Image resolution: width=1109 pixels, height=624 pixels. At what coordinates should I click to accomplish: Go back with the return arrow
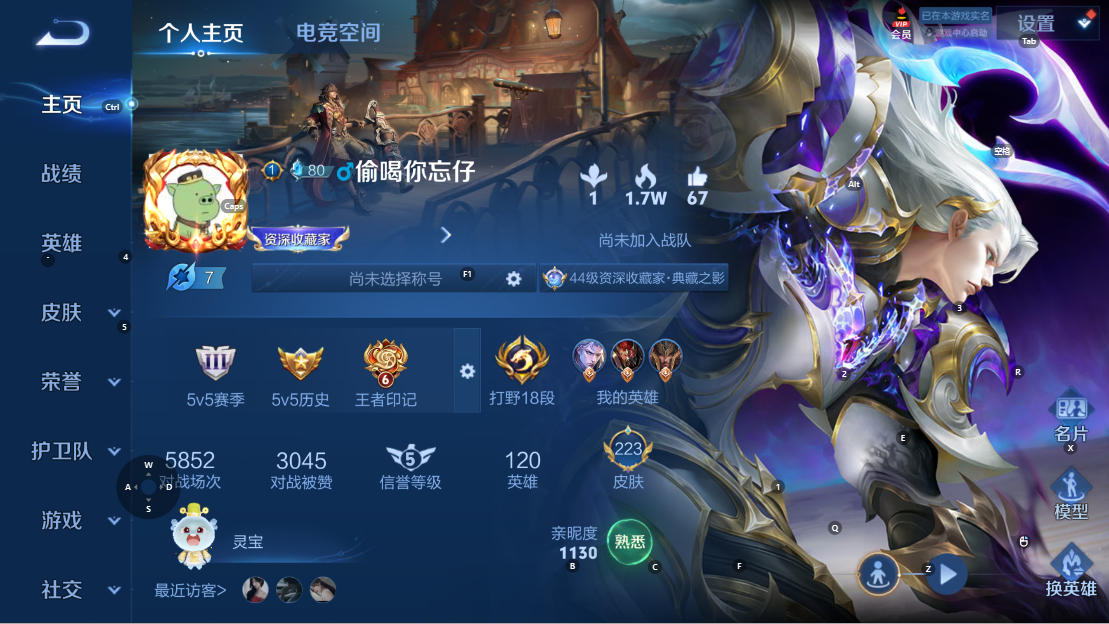tap(63, 33)
